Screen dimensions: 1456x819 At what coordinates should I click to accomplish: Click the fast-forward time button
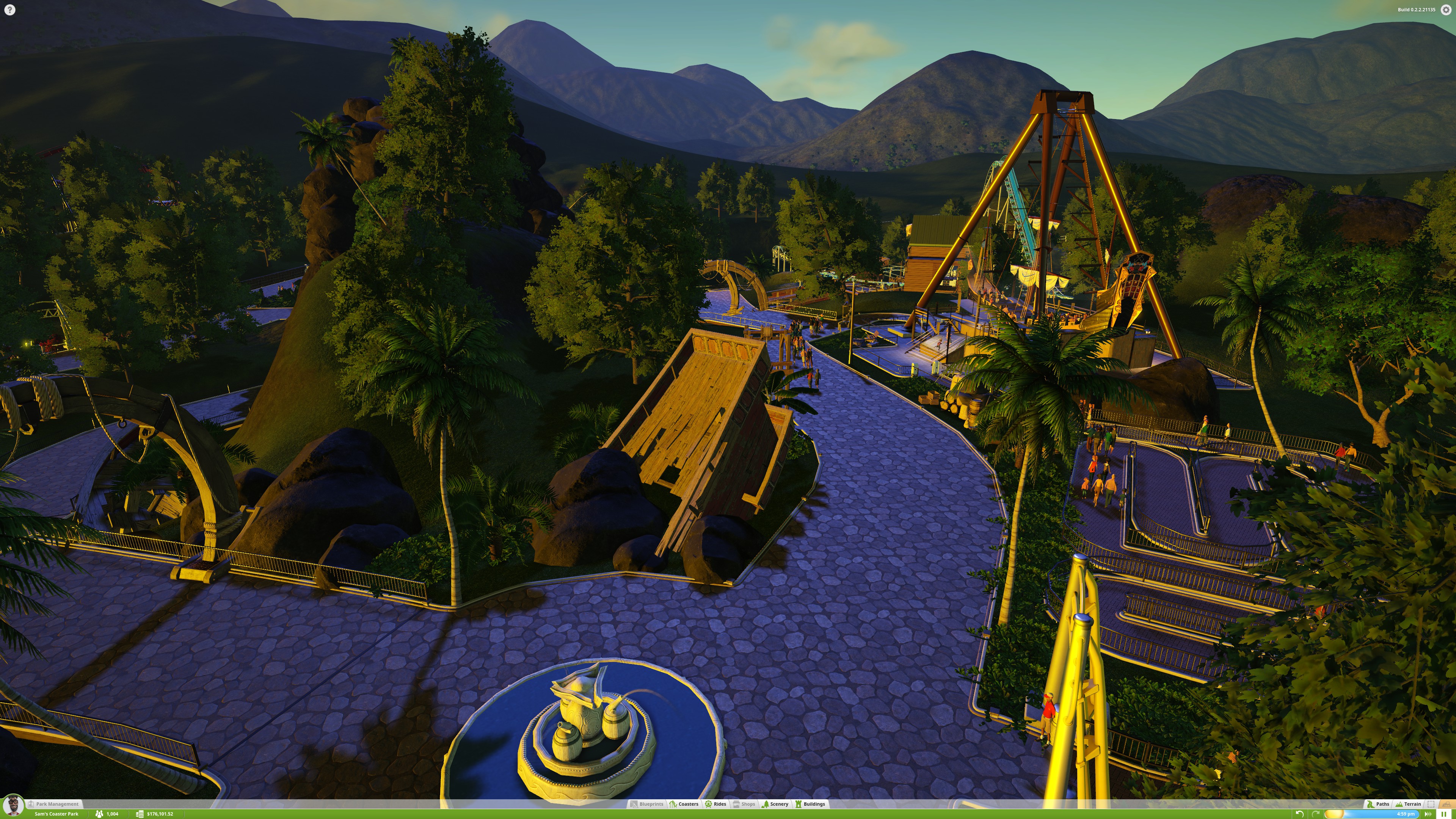(1428, 814)
